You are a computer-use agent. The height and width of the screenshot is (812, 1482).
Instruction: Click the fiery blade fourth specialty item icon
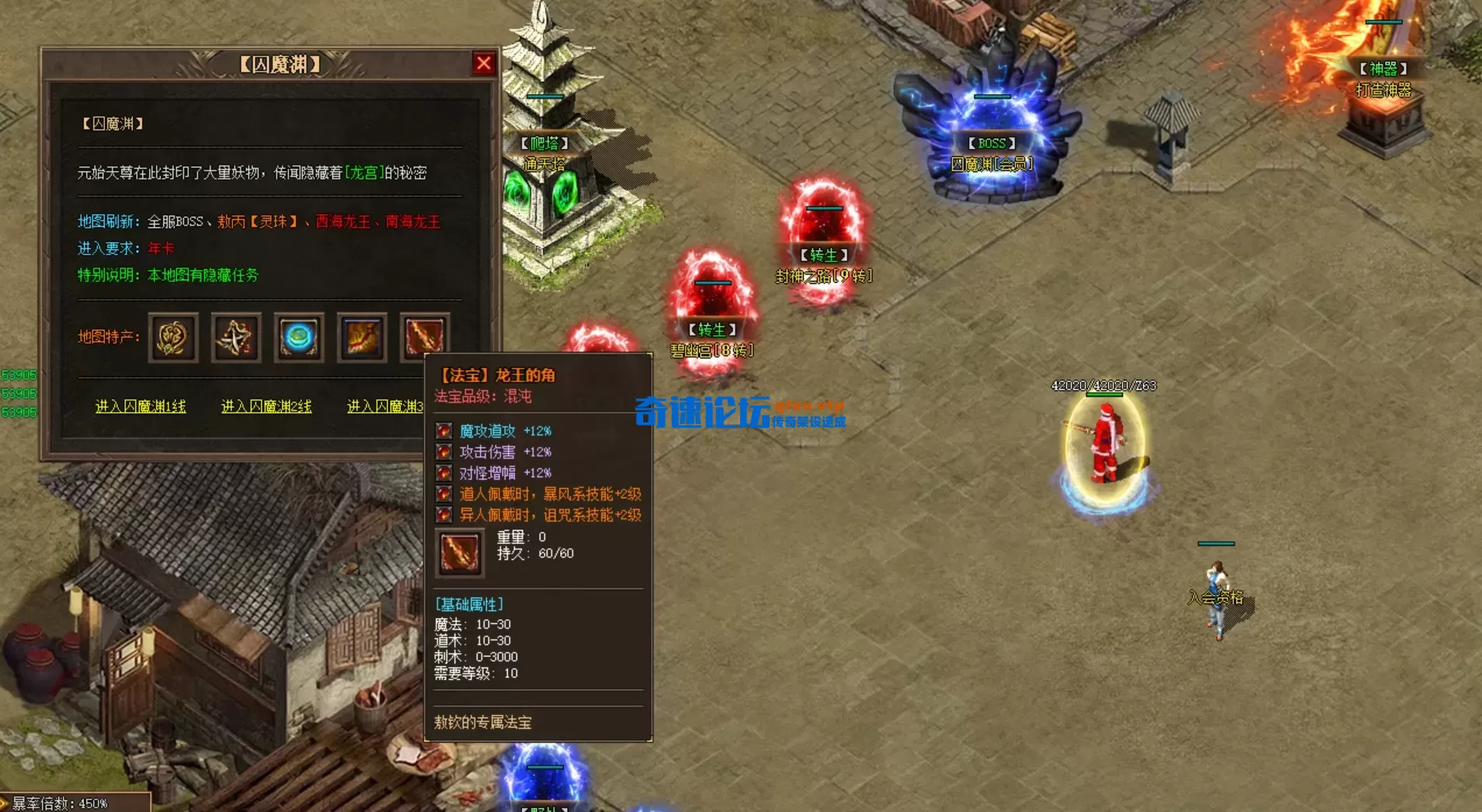[x=362, y=338]
